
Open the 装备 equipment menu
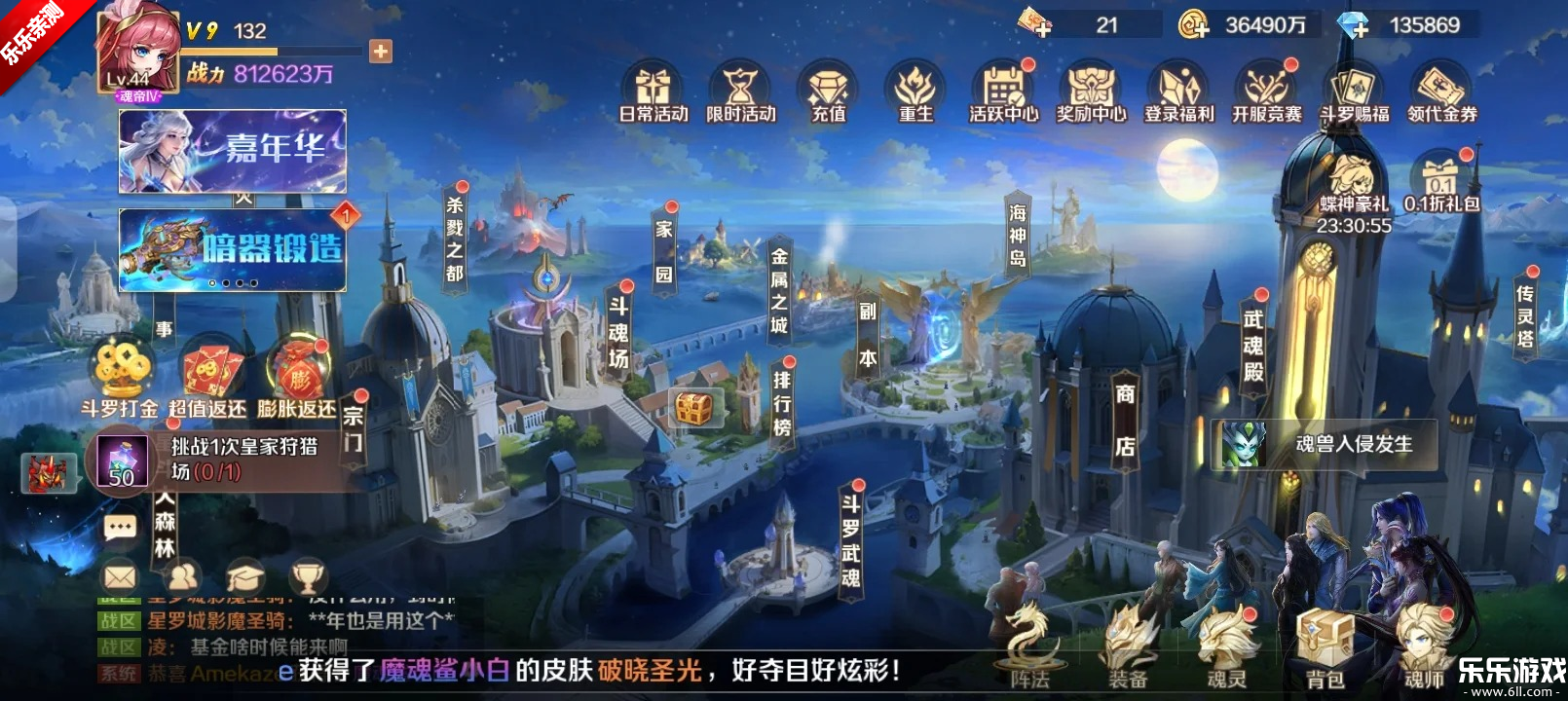coord(1128,647)
